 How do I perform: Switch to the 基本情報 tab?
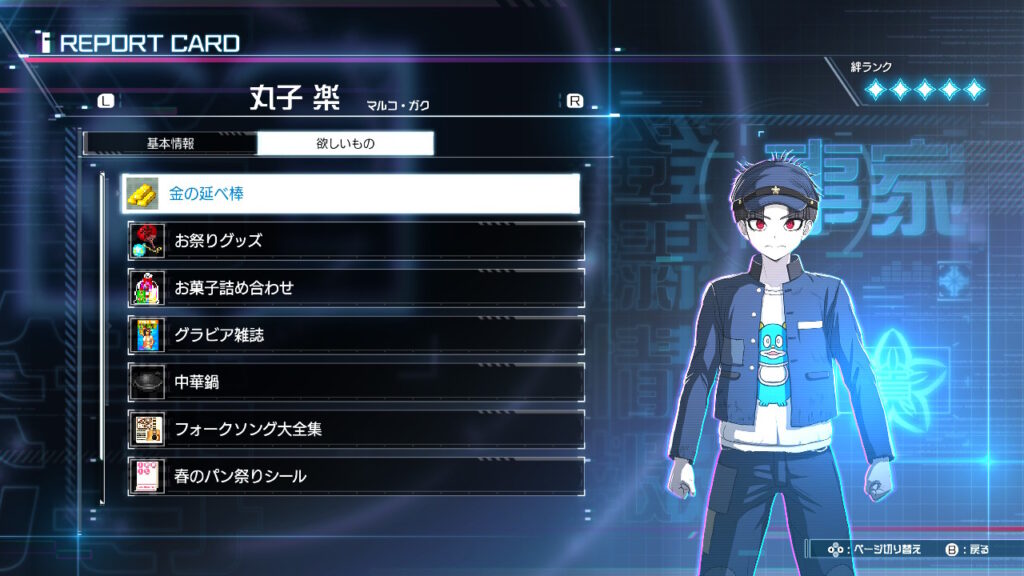pyautogui.click(x=170, y=143)
